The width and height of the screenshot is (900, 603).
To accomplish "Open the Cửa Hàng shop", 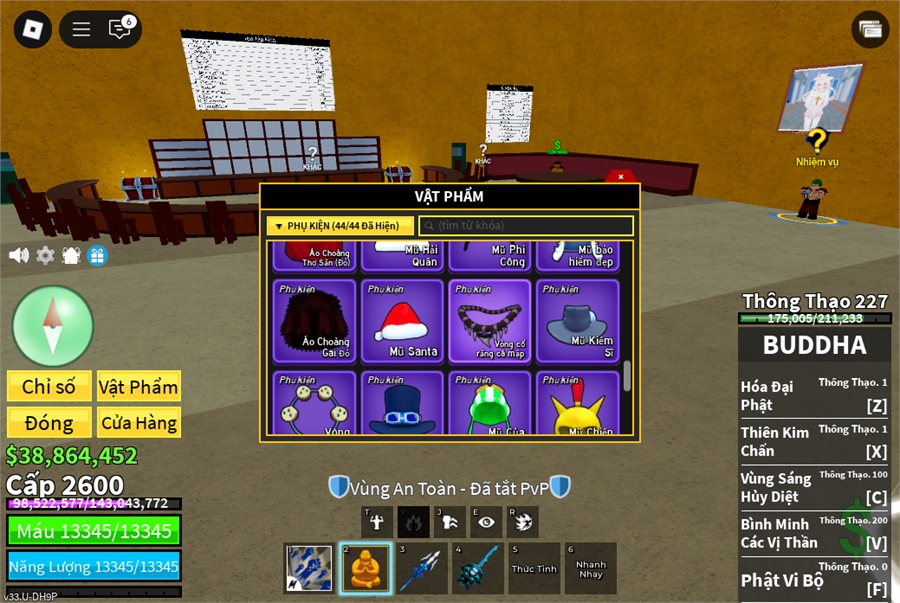I will point(138,422).
